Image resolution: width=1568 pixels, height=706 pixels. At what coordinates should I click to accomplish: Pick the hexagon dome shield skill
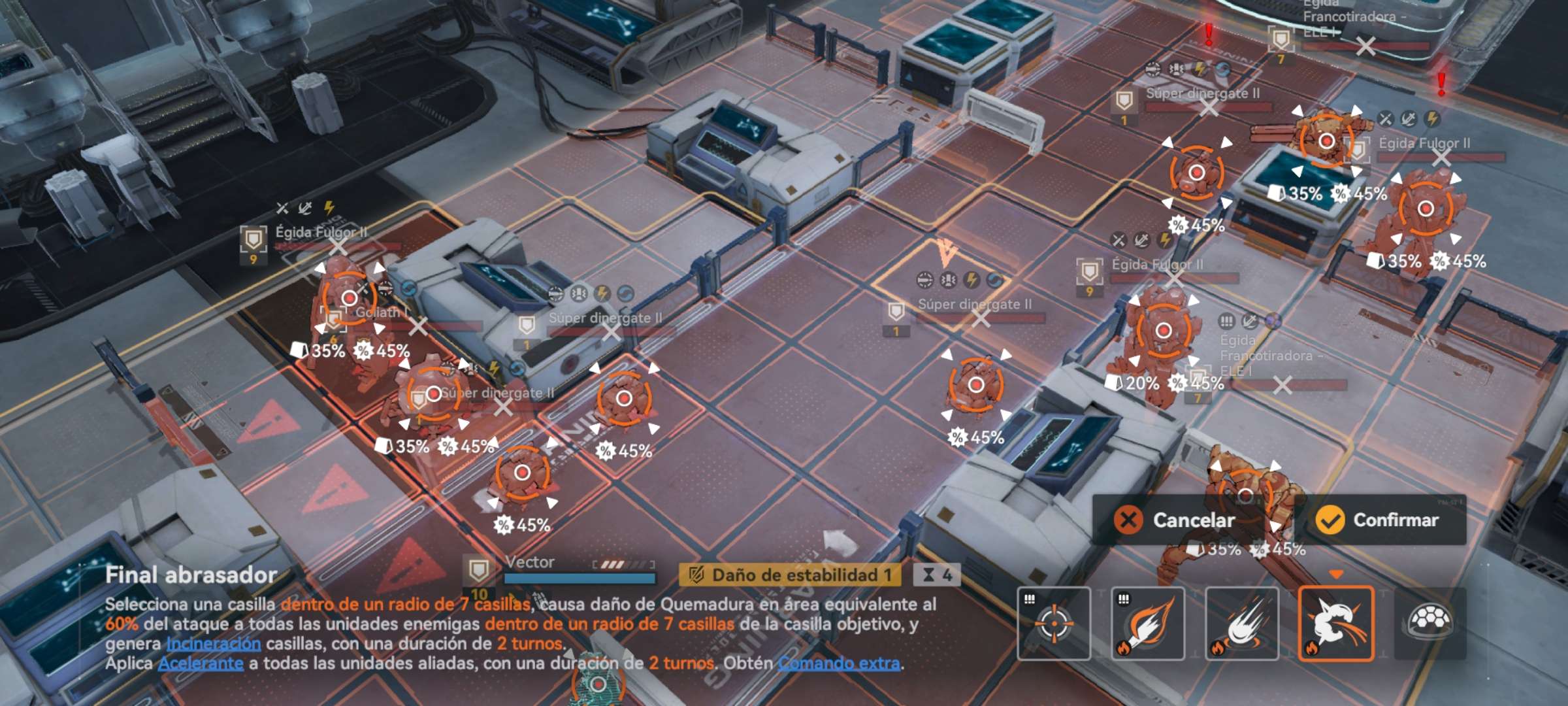coord(1430,624)
